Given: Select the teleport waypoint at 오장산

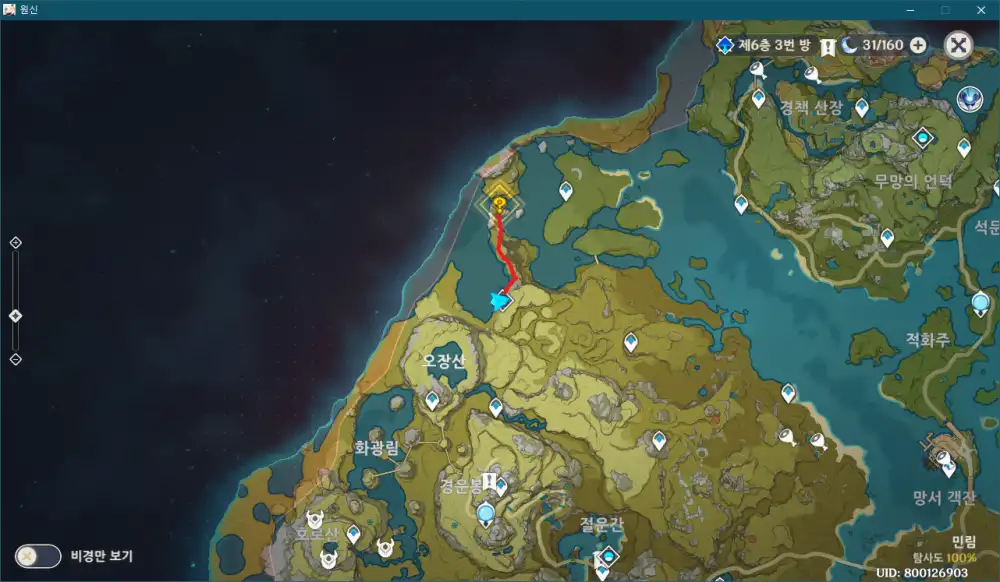Looking at the screenshot, I should pos(432,400).
